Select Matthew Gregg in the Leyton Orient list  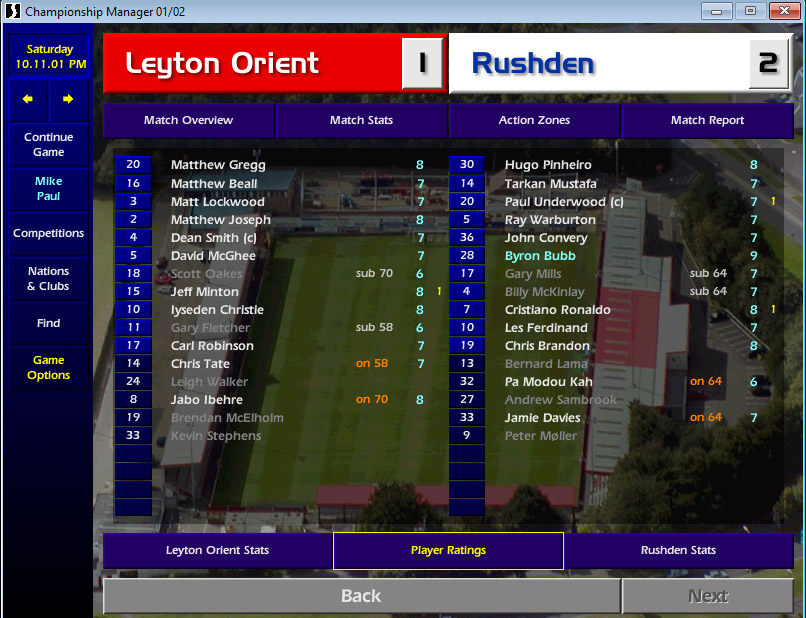(218, 165)
